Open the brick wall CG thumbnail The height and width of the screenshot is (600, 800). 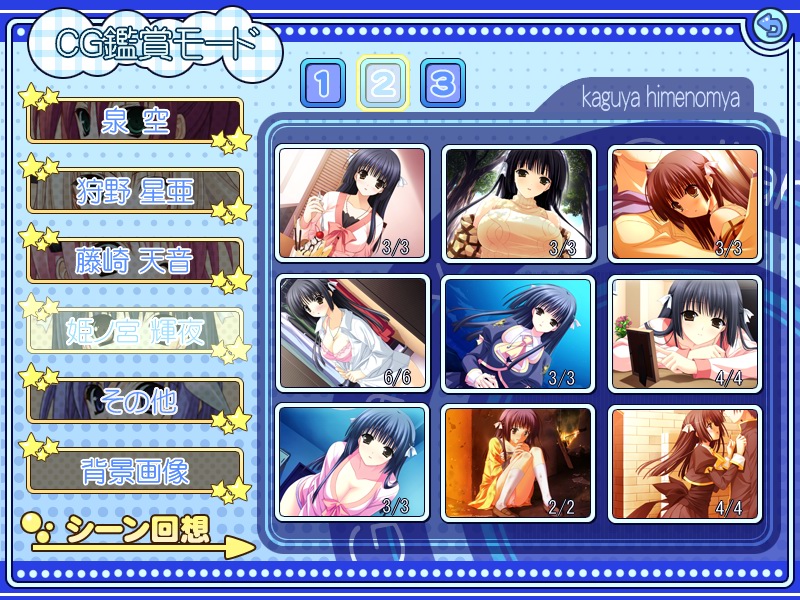(x=685, y=462)
